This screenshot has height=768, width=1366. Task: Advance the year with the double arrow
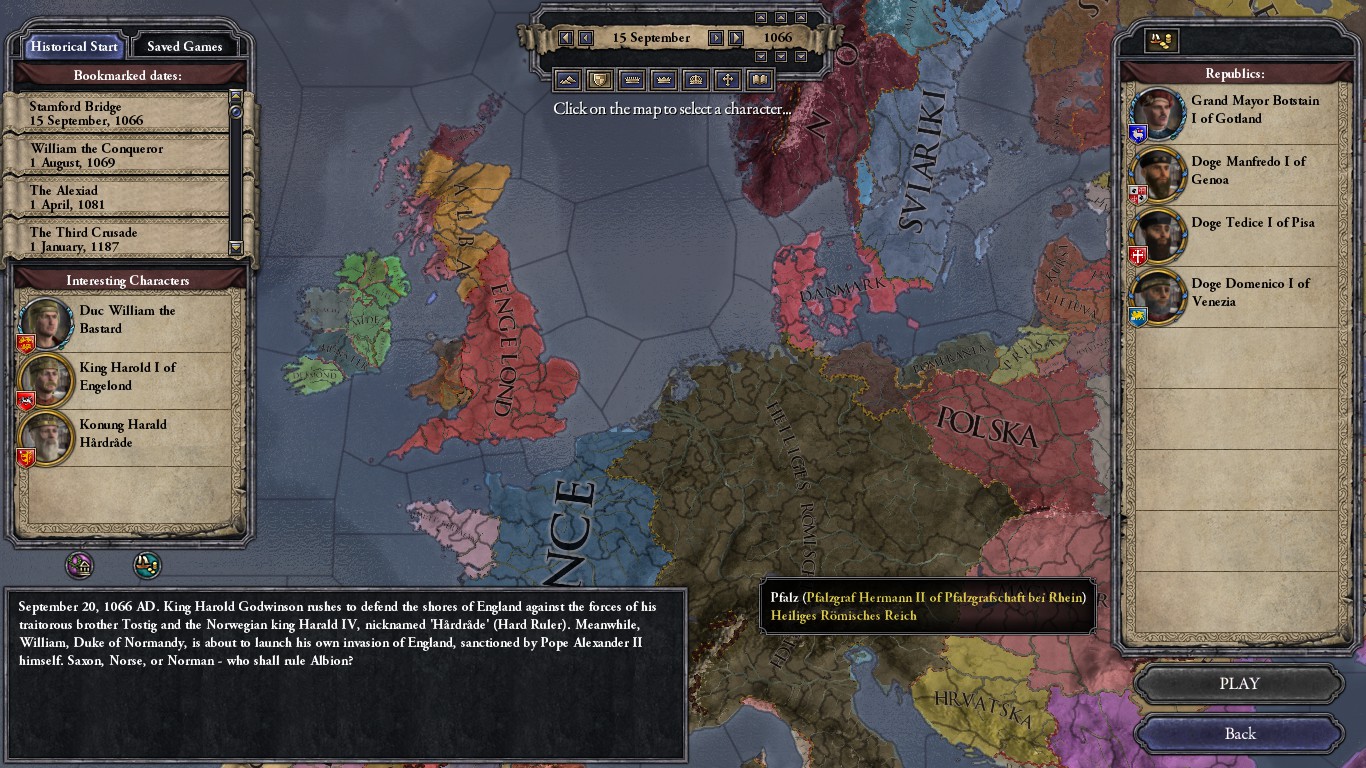pos(737,37)
